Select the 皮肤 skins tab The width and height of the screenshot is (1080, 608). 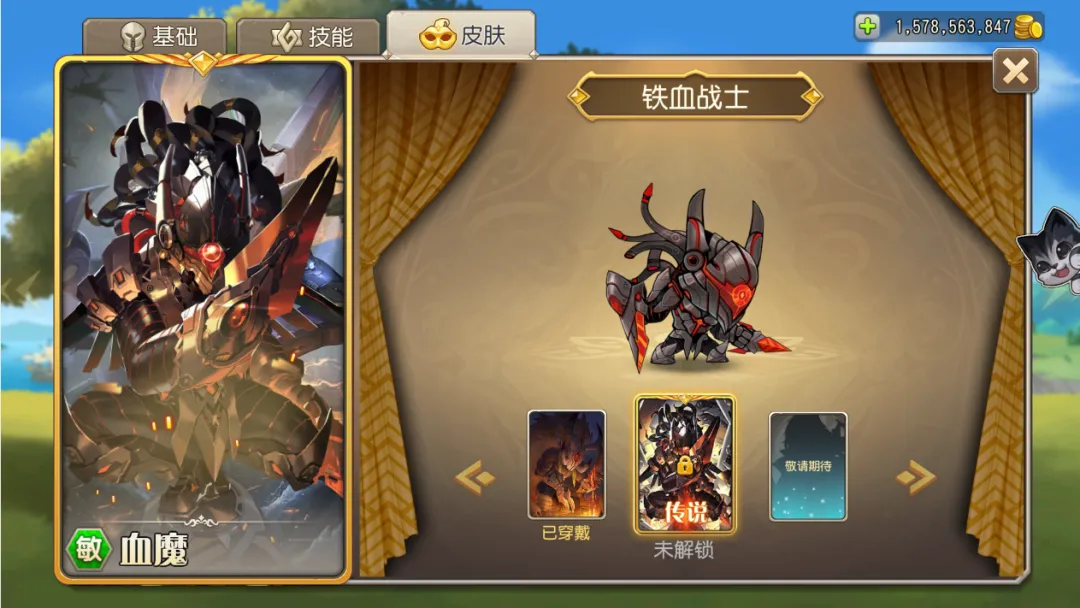click(x=462, y=36)
